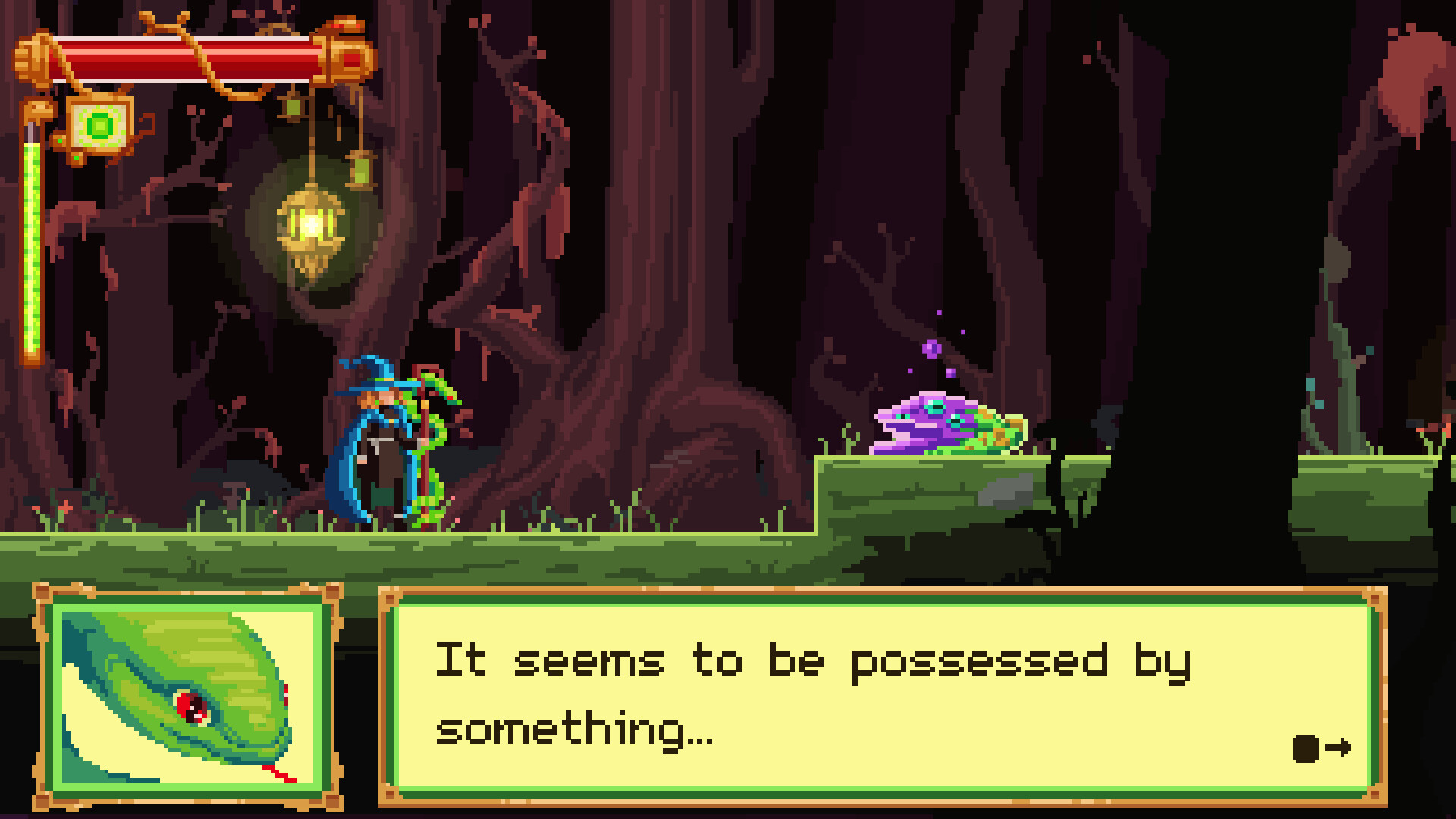Screen dimensions: 1456x819
Task: Advance the dialogue using the square-arrow prompt
Action: [x=1321, y=747]
